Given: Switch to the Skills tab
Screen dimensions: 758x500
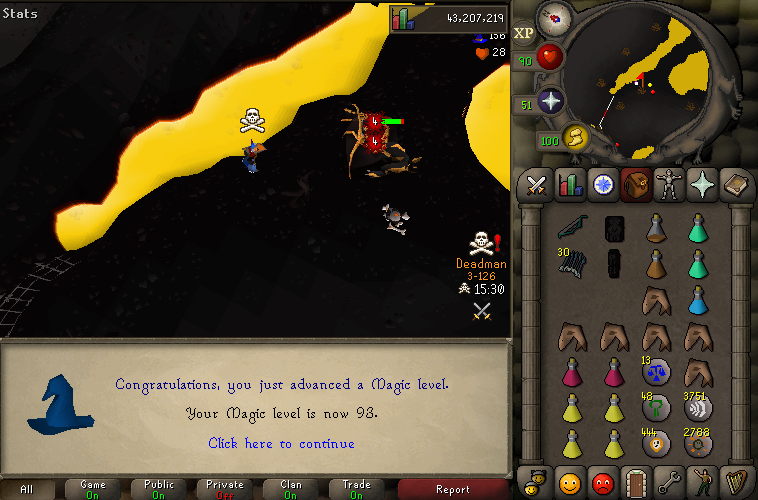Looking at the screenshot, I should pyautogui.click(x=569, y=184).
